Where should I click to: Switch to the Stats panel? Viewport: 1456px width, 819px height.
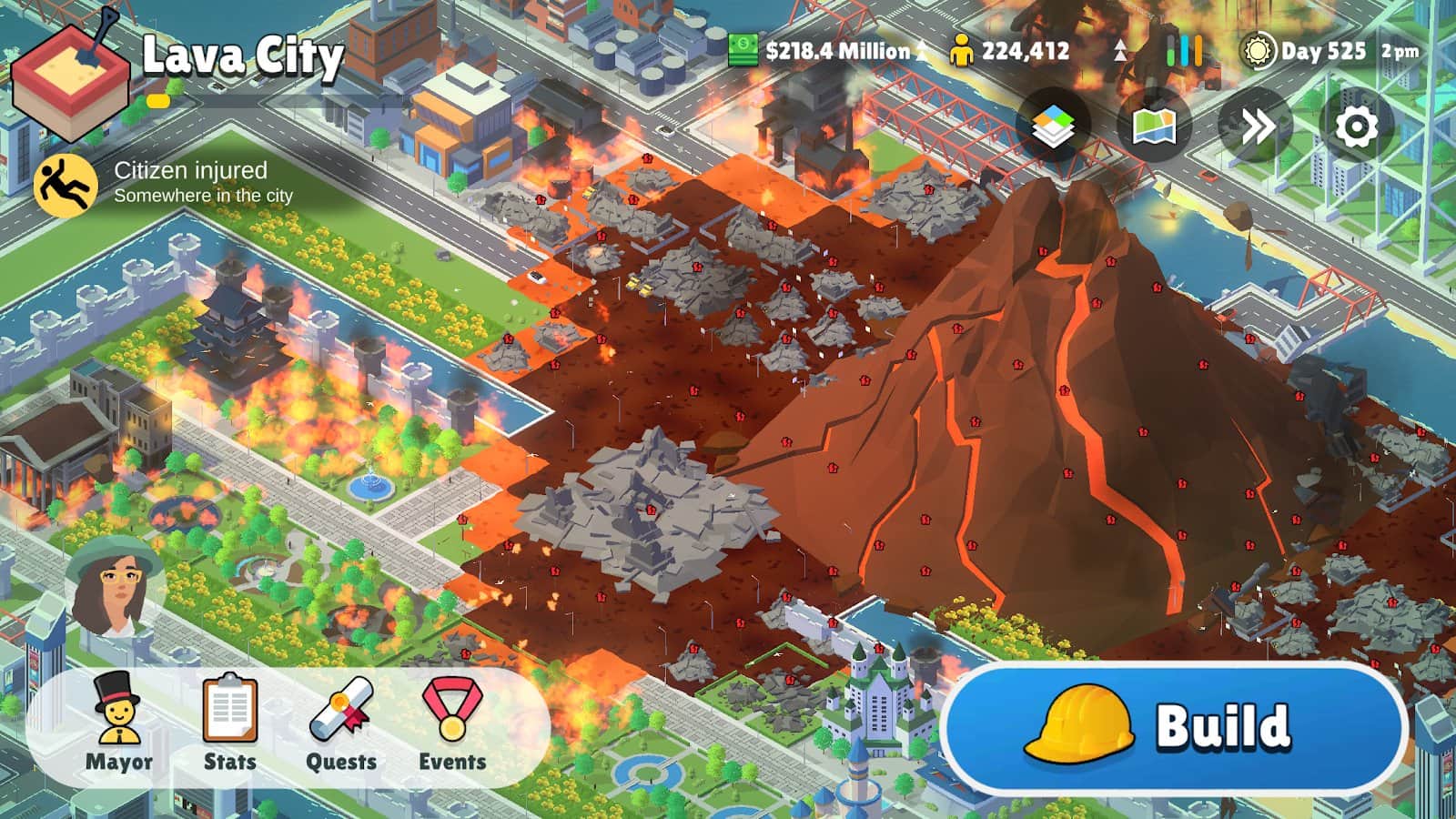pyautogui.click(x=228, y=719)
